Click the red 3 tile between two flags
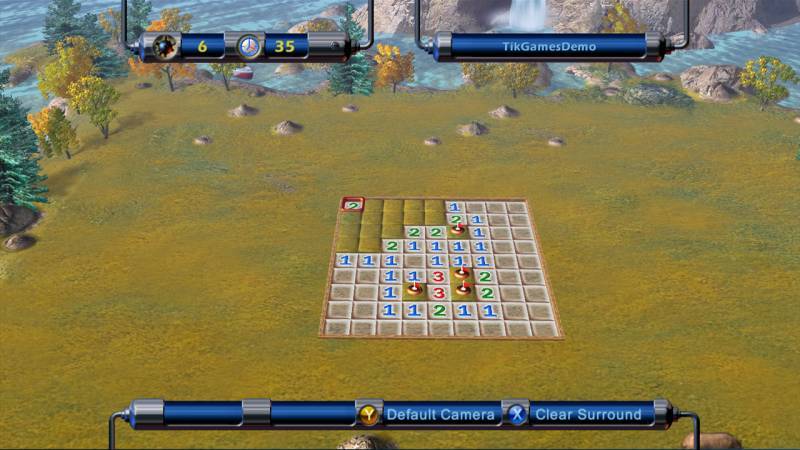This screenshot has width=800, height=450. [438, 291]
